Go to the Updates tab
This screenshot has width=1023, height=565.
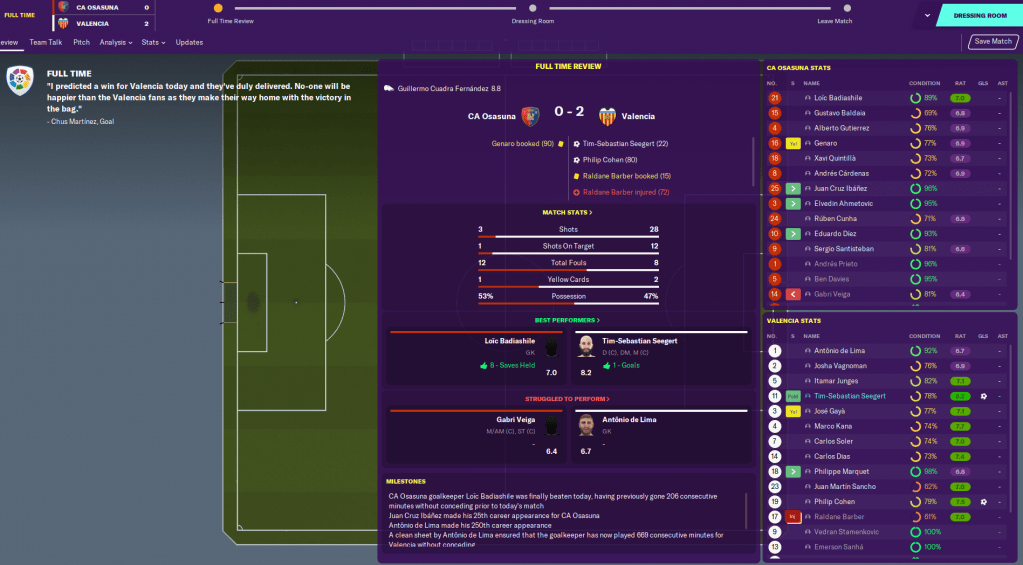coord(189,42)
